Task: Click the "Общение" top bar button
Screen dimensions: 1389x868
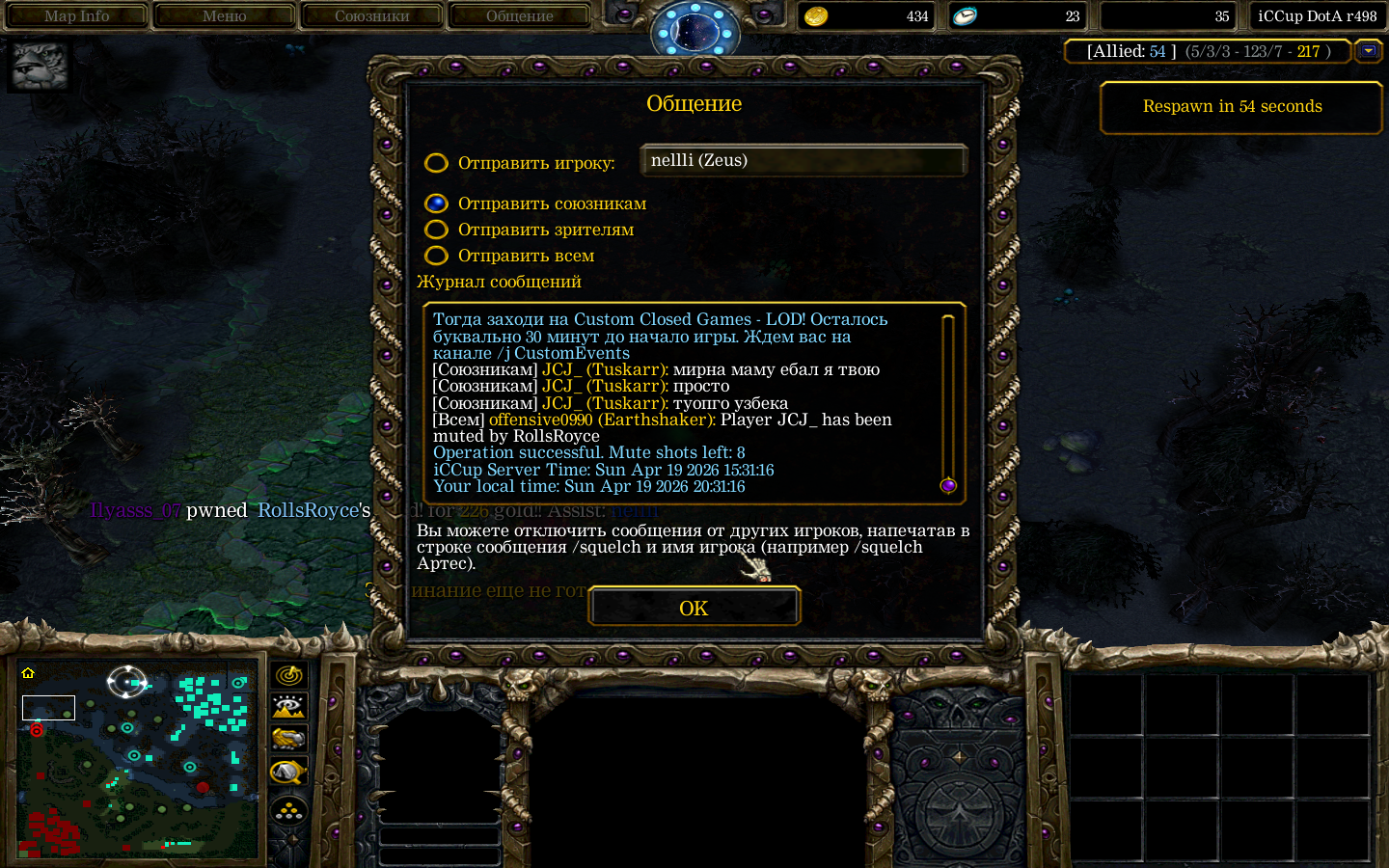Action: (x=519, y=15)
